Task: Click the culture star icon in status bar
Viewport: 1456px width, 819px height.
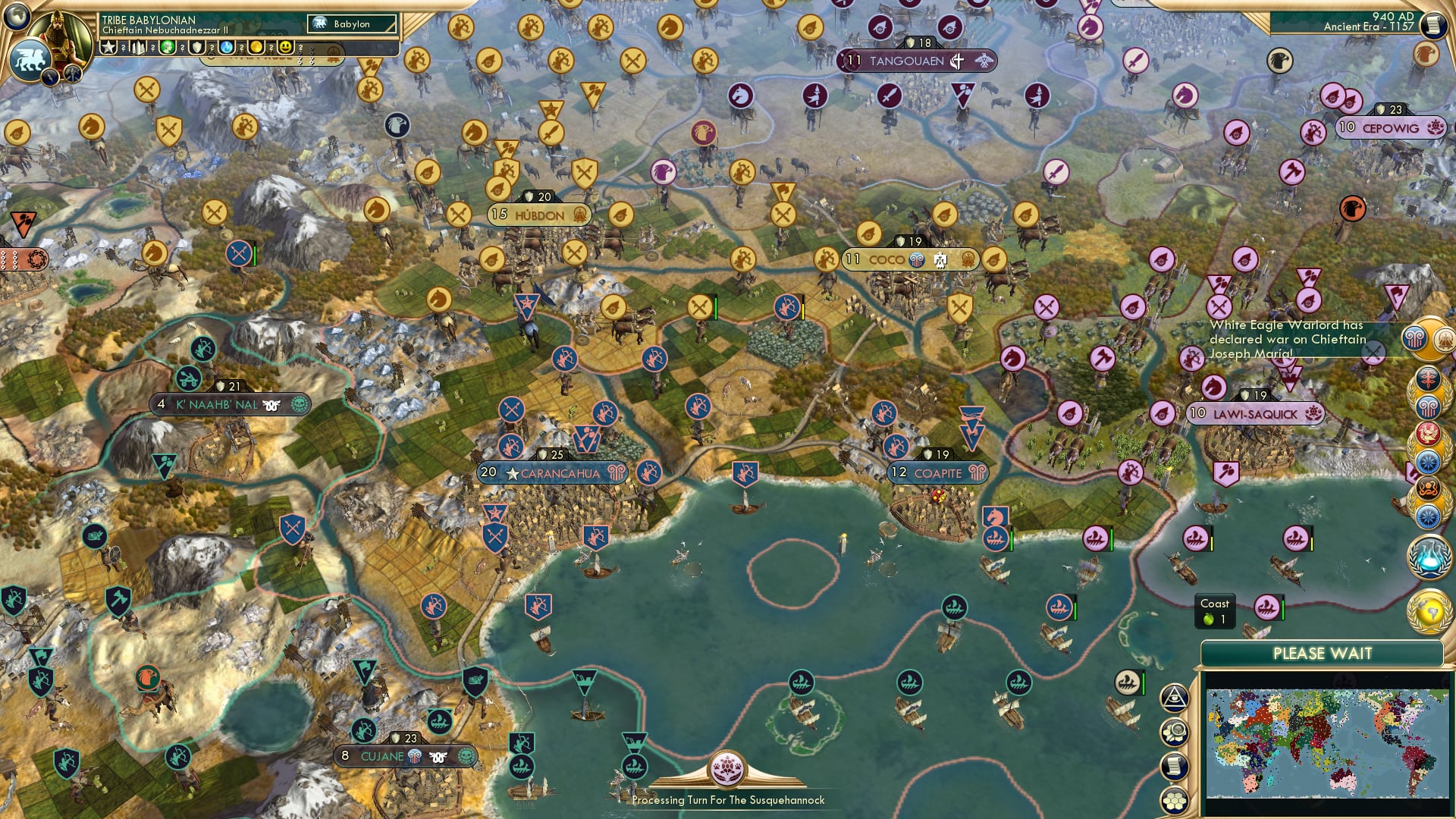Action: (x=107, y=47)
